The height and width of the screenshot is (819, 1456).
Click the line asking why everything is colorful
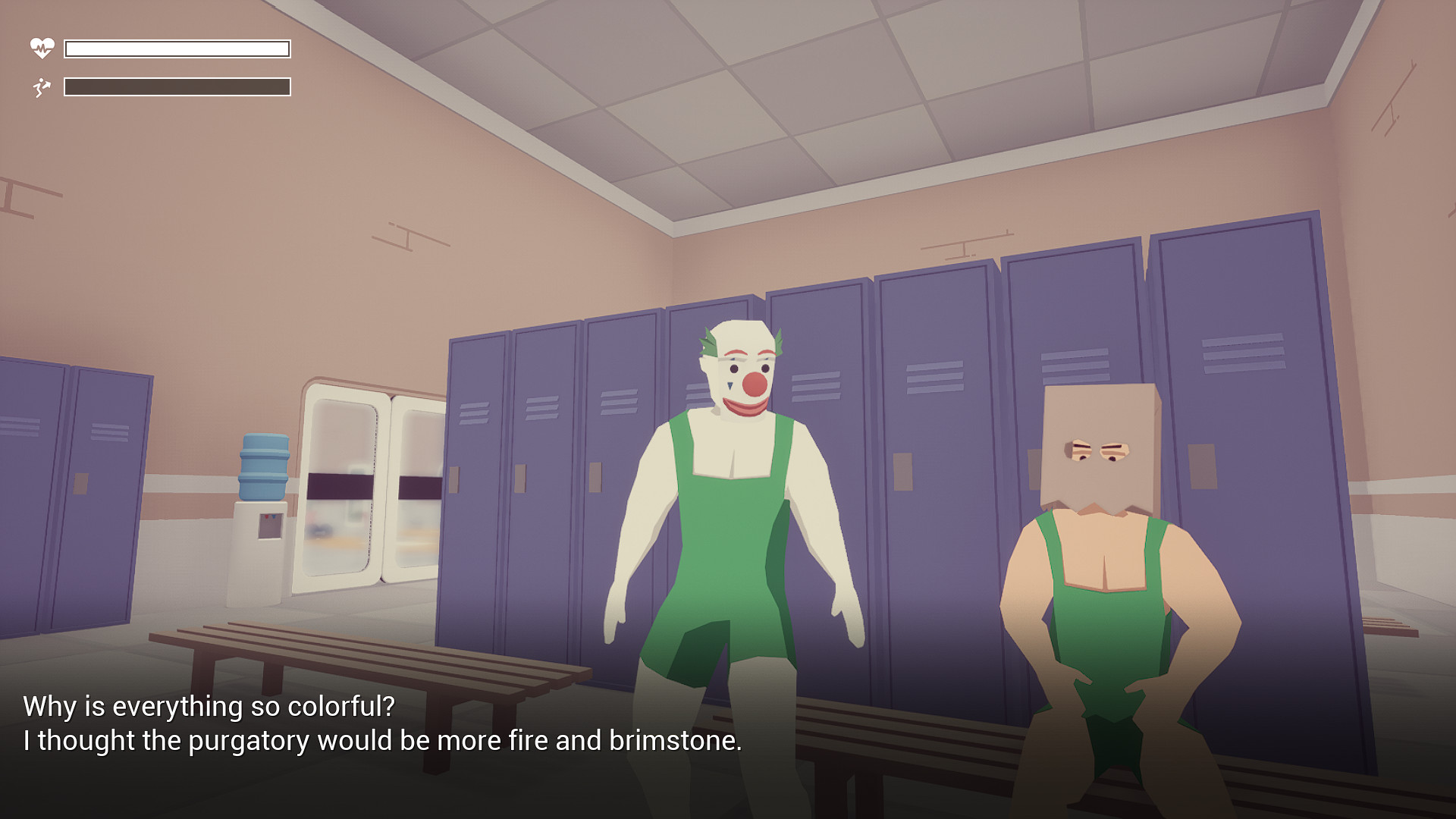coord(209,705)
